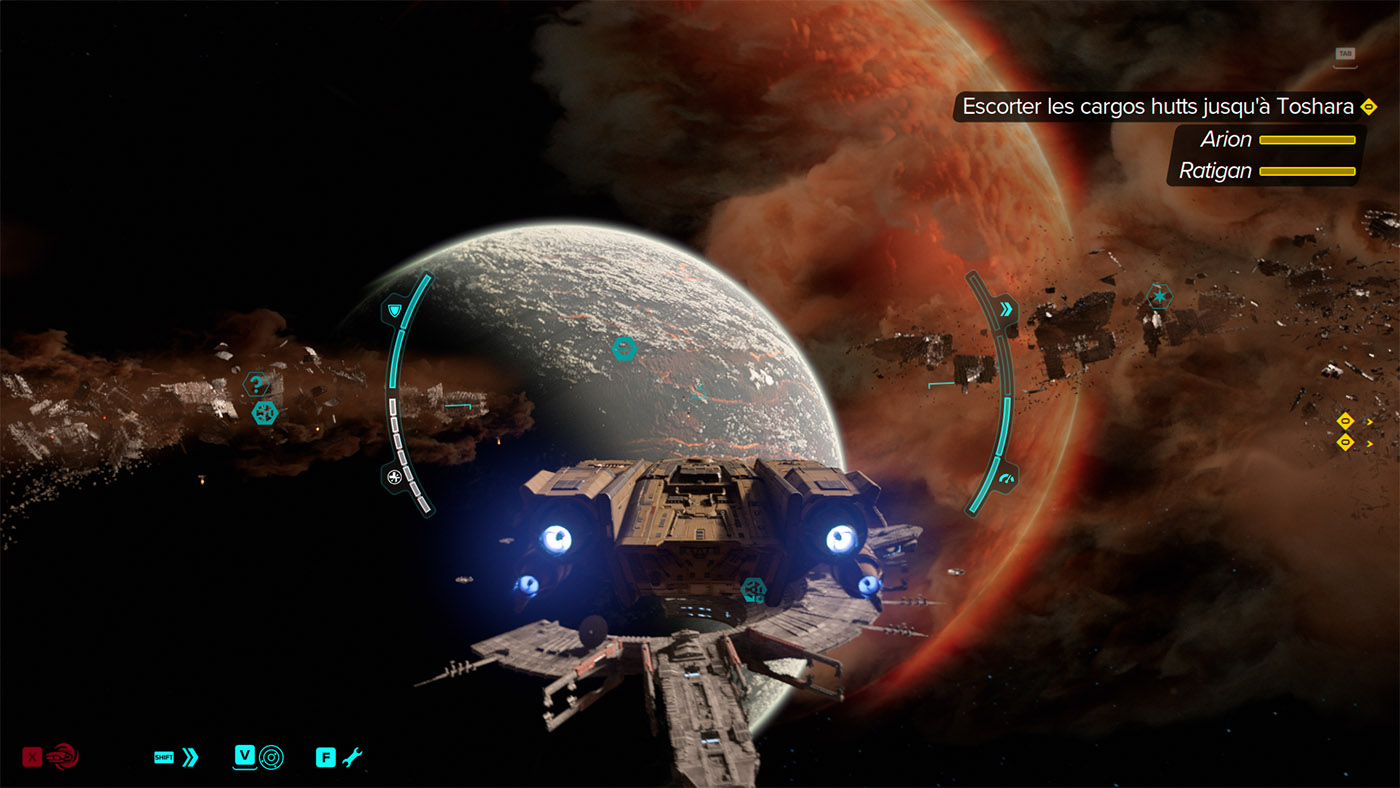The width and height of the screenshot is (1400, 788).
Task: Select the chevron boost icon on the right gauge
Action: tap(1006, 308)
